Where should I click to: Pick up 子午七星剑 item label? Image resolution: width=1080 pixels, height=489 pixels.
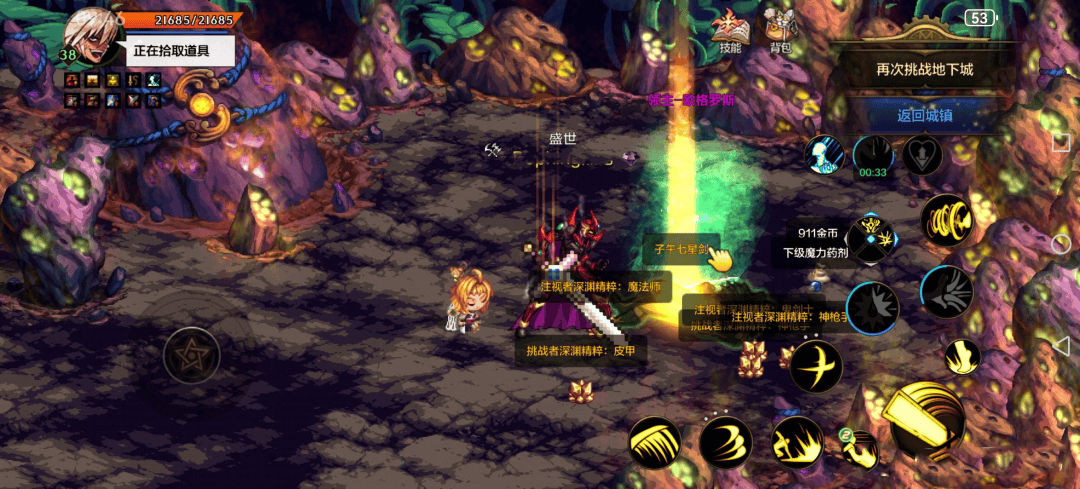tap(680, 249)
